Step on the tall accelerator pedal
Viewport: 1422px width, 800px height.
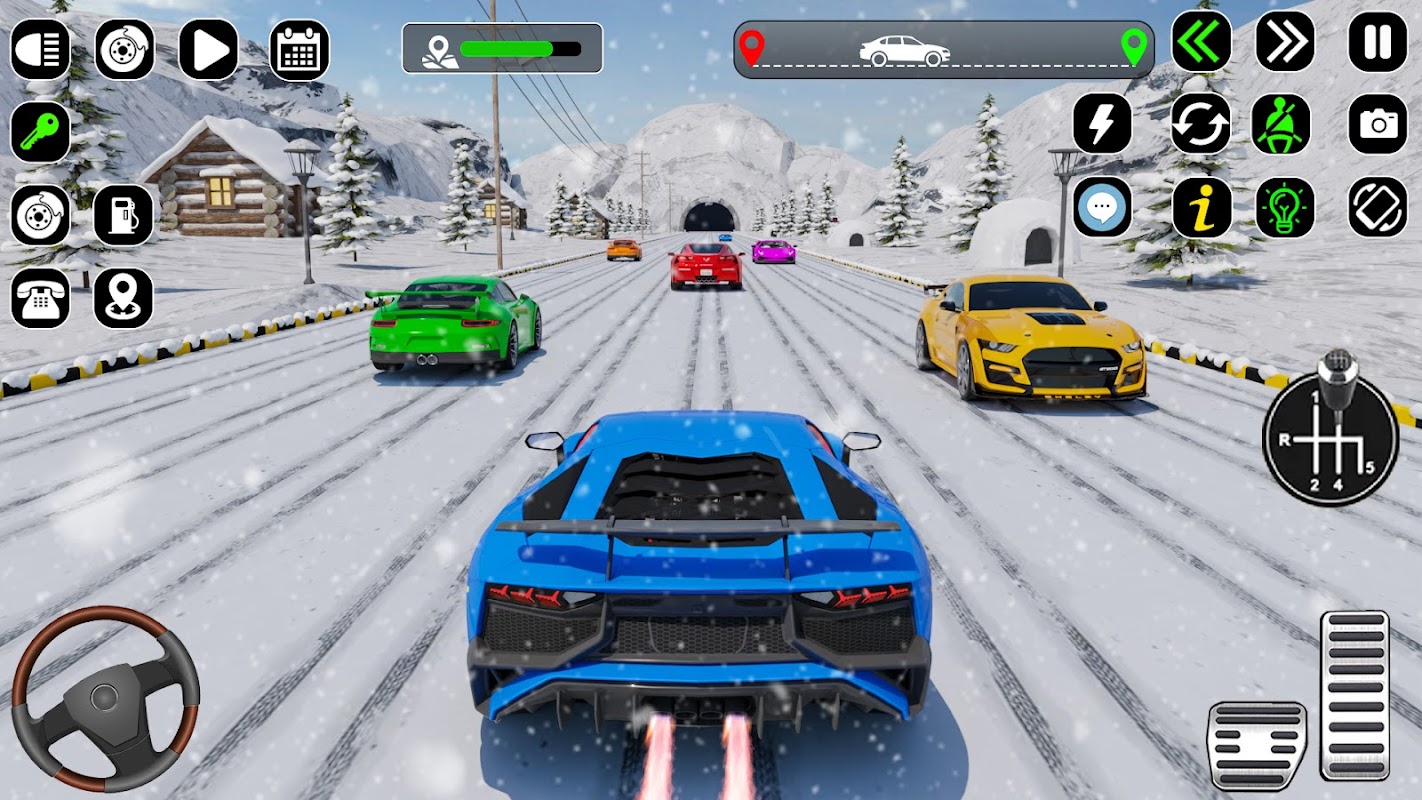1354,695
